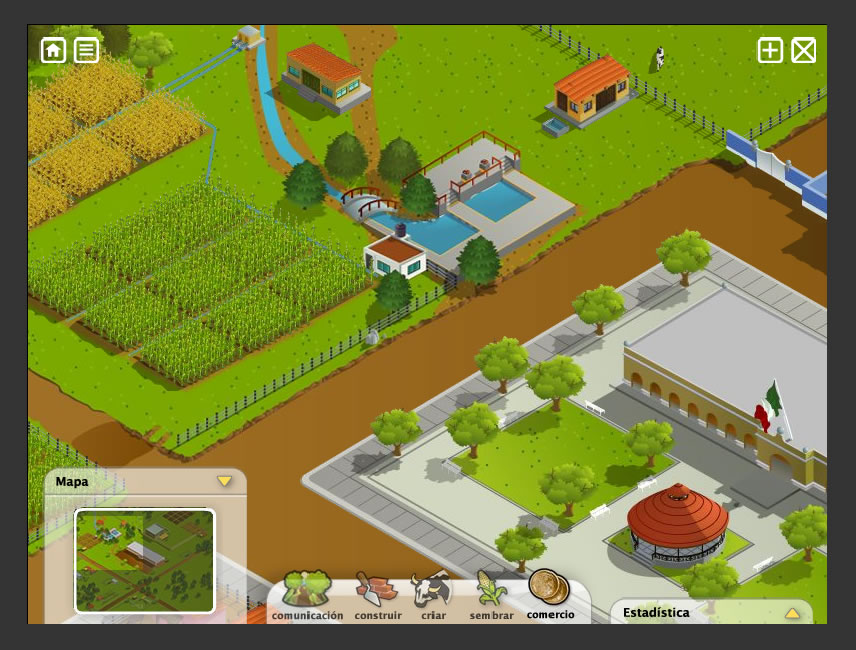Expand the Estadística panel

coord(791,613)
